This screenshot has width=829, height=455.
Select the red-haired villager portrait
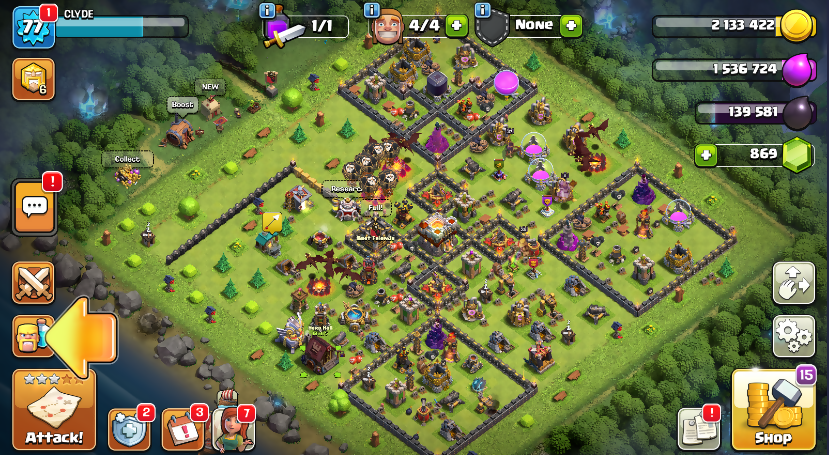coord(232,428)
